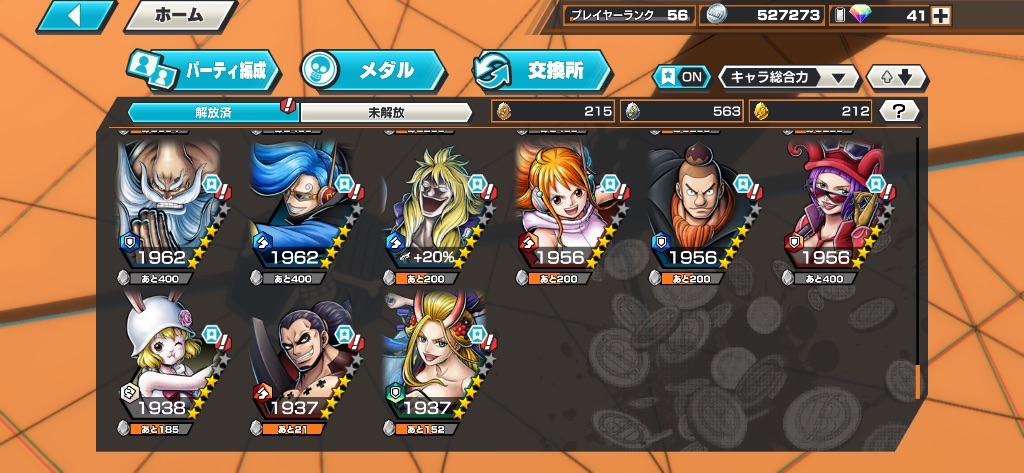1024x473 pixels.
Task: Open the キャラ総合力 sort dropdown
Action: (789, 77)
